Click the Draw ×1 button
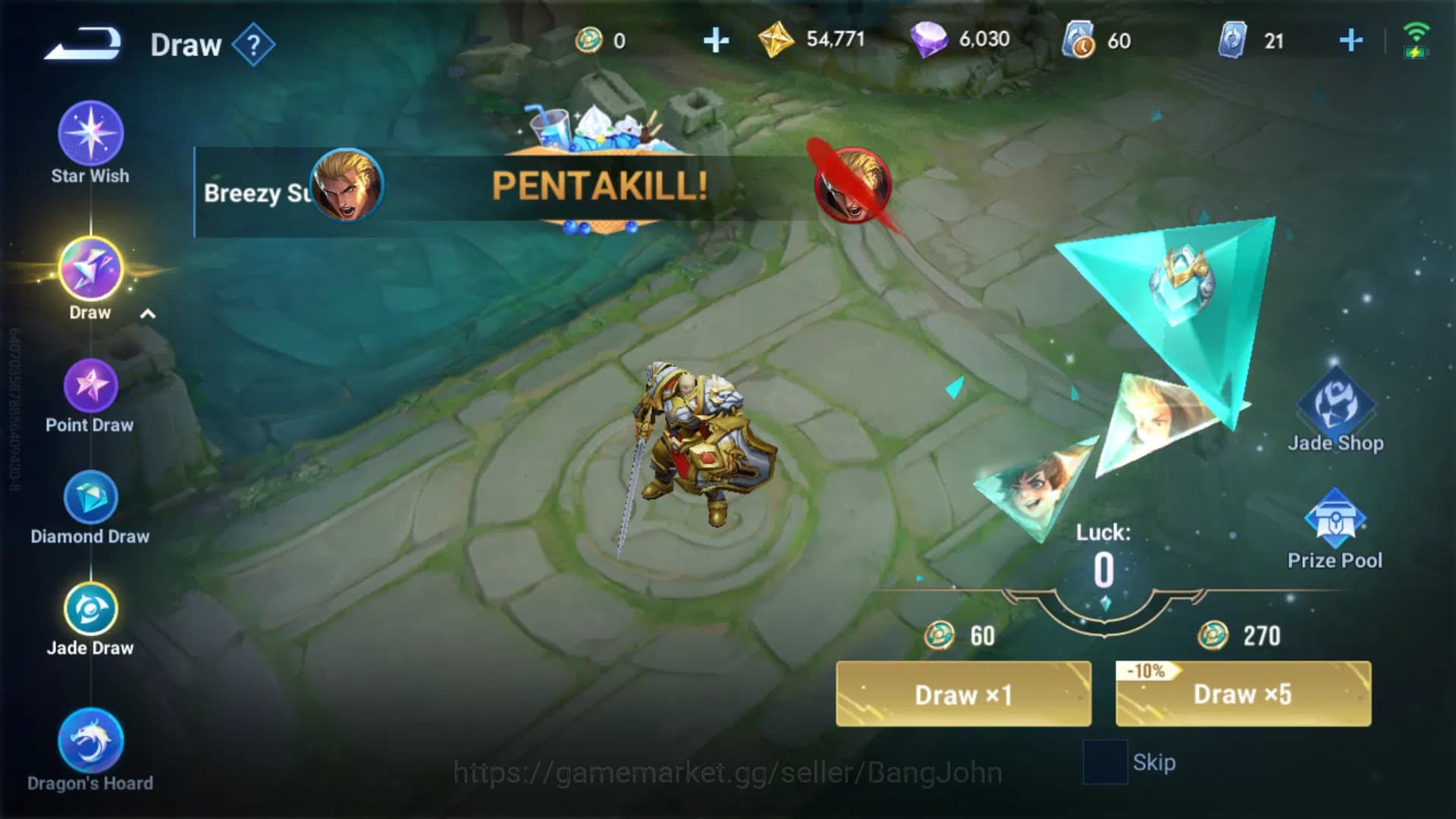Screen dimensions: 1456x819 pyautogui.click(x=963, y=694)
